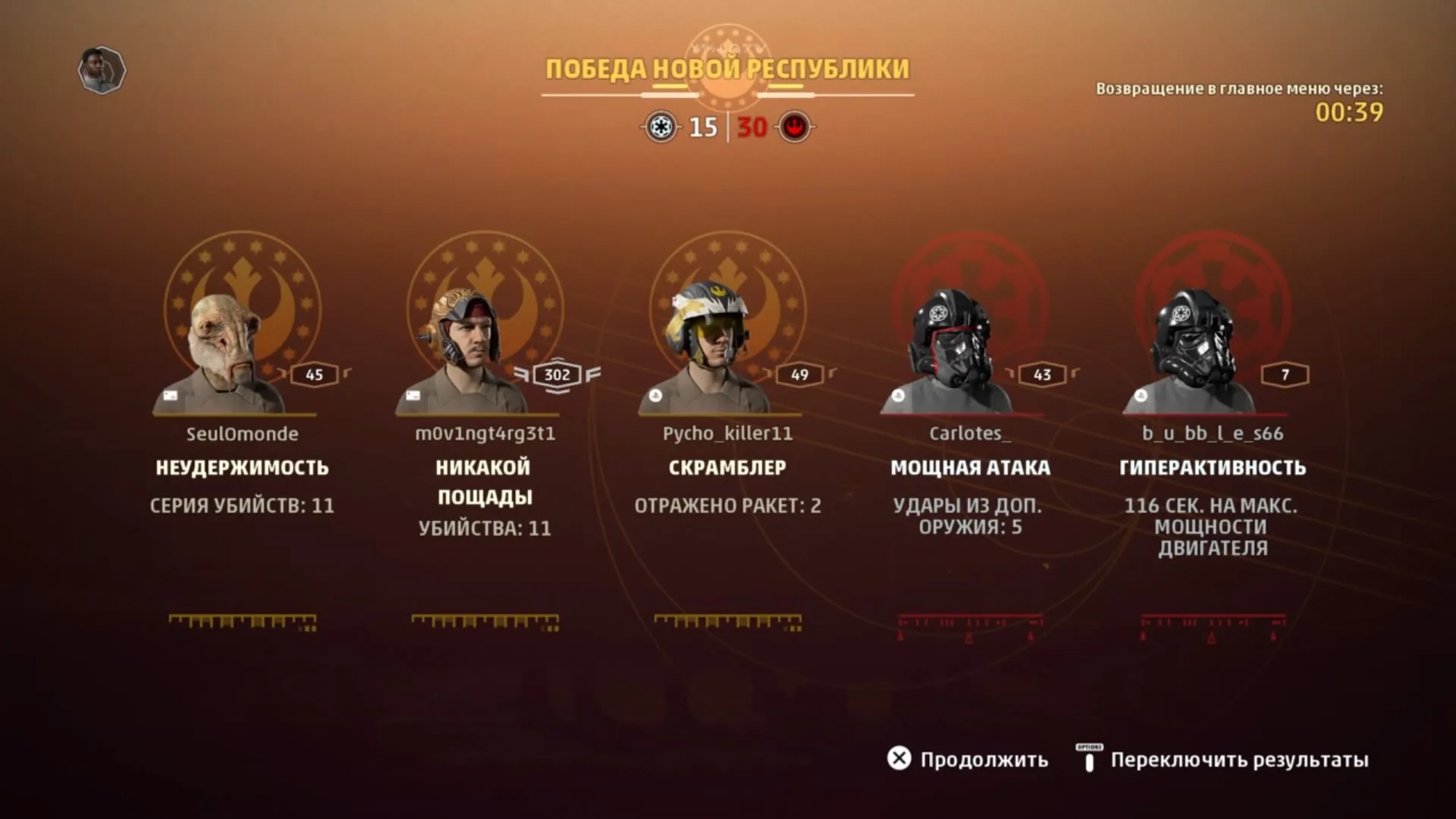Select the Продолжить (Continue) option

[968, 759]
